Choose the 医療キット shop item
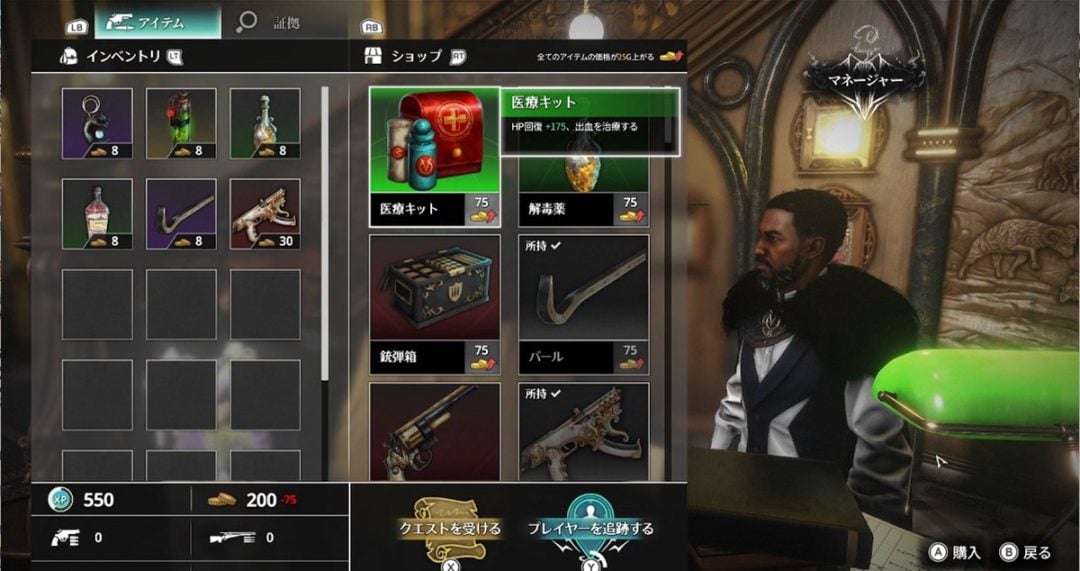 click(434, 155)
